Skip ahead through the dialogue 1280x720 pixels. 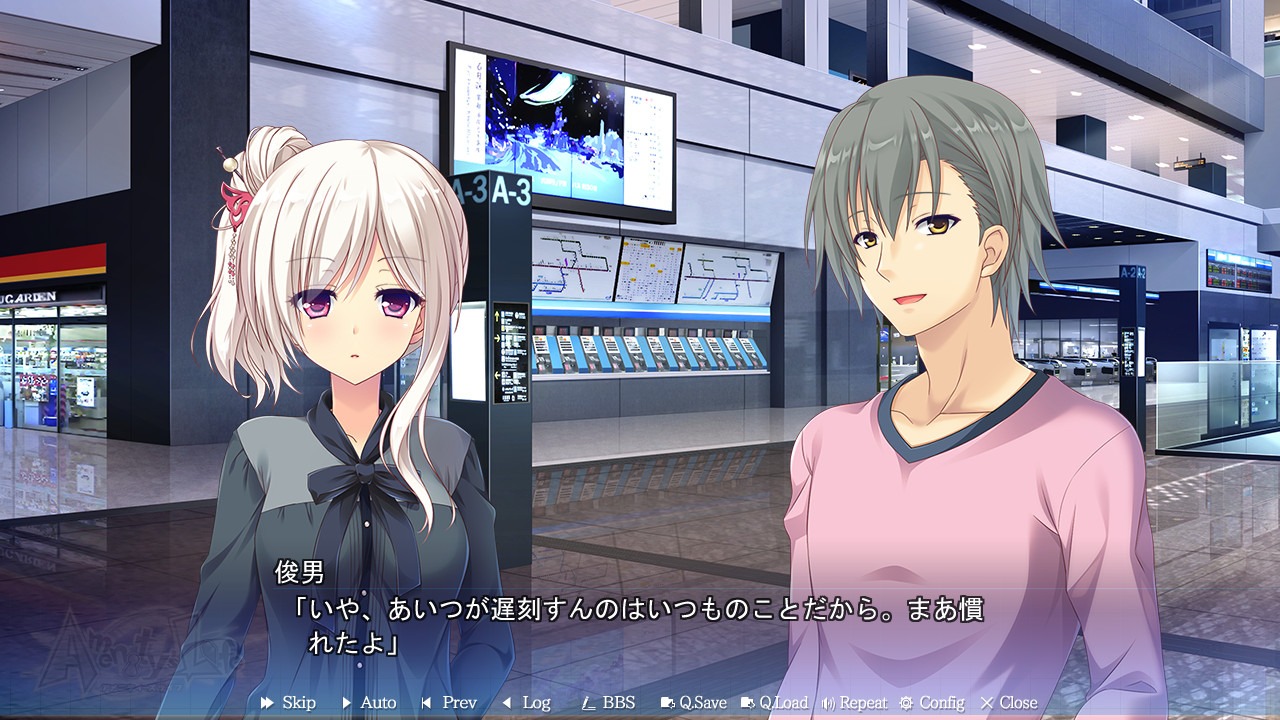(x=288, y=703)
